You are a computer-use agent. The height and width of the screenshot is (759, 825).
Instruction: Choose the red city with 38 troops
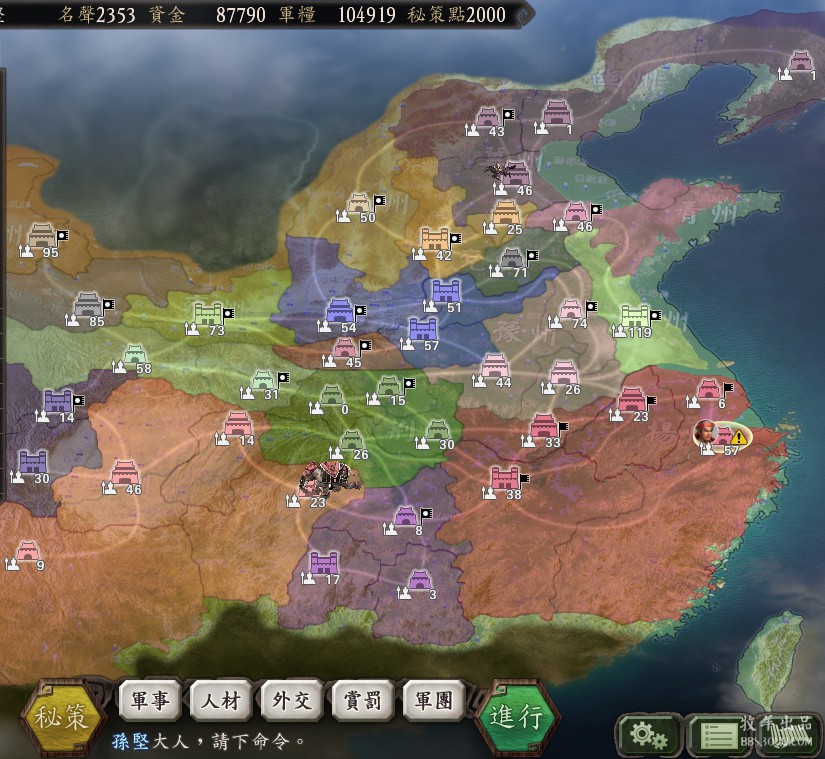[x=506, y=479]
